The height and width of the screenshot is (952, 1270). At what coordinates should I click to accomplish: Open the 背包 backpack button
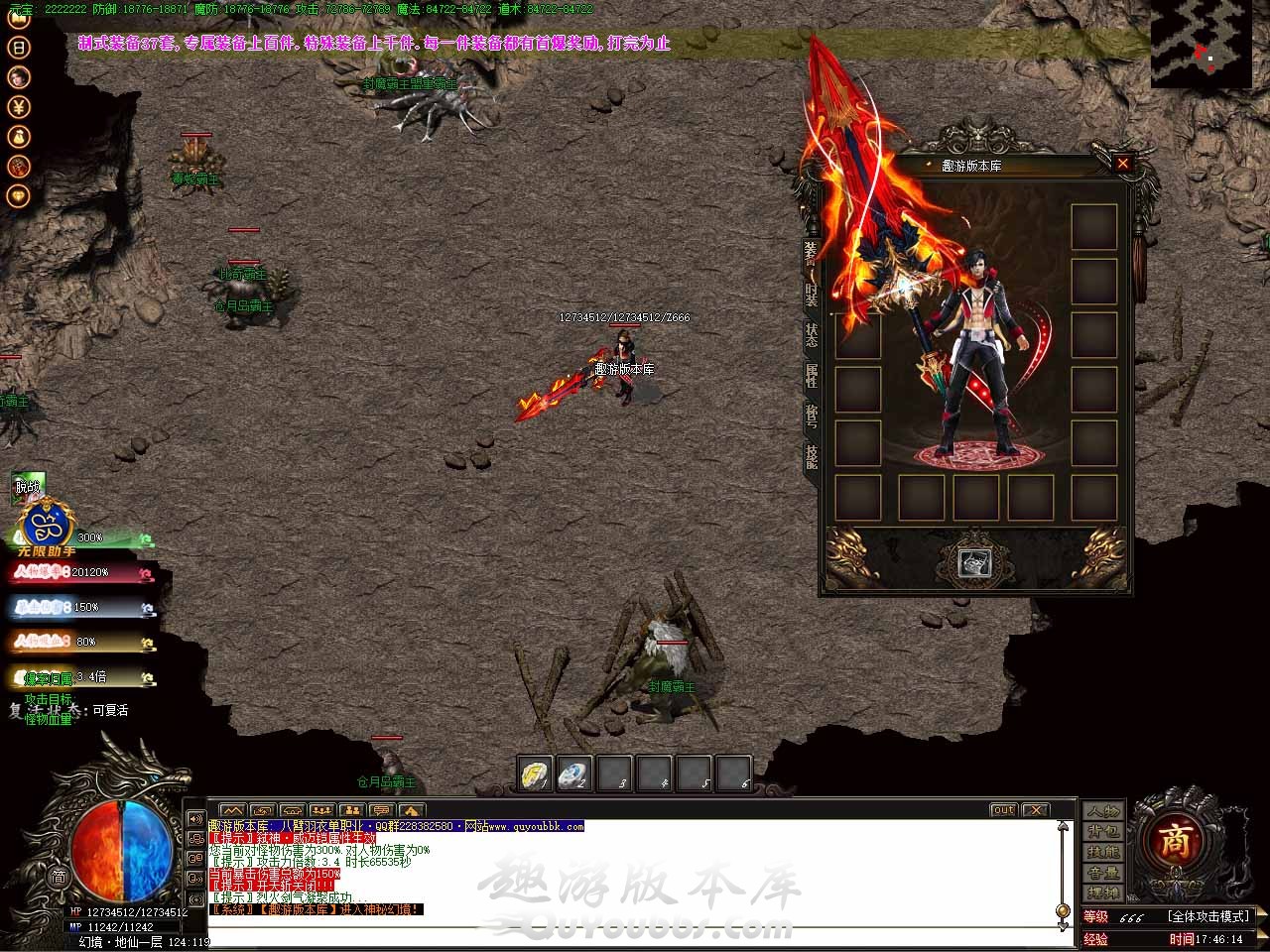(x=1101, y=832)
